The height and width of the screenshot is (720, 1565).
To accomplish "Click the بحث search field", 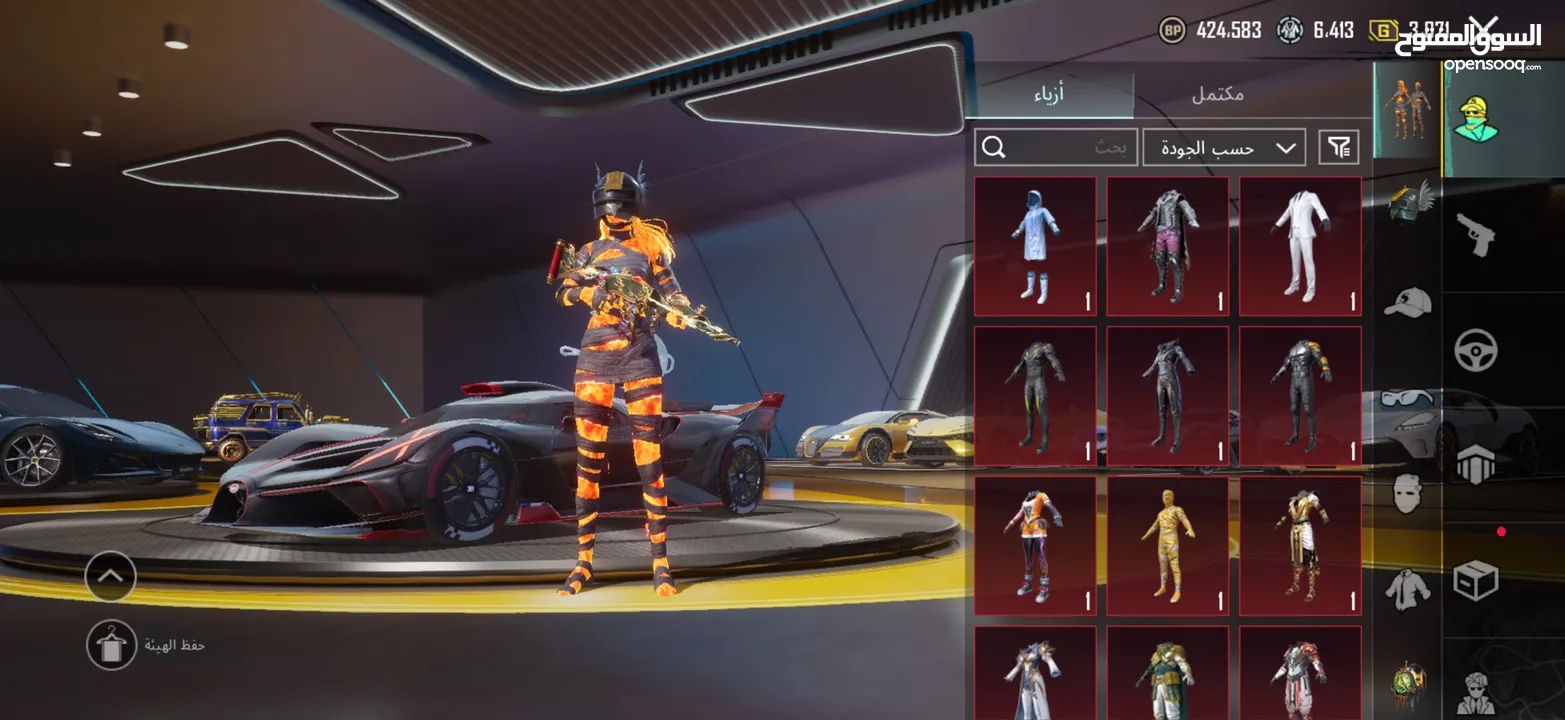I will pos(1056,148).
